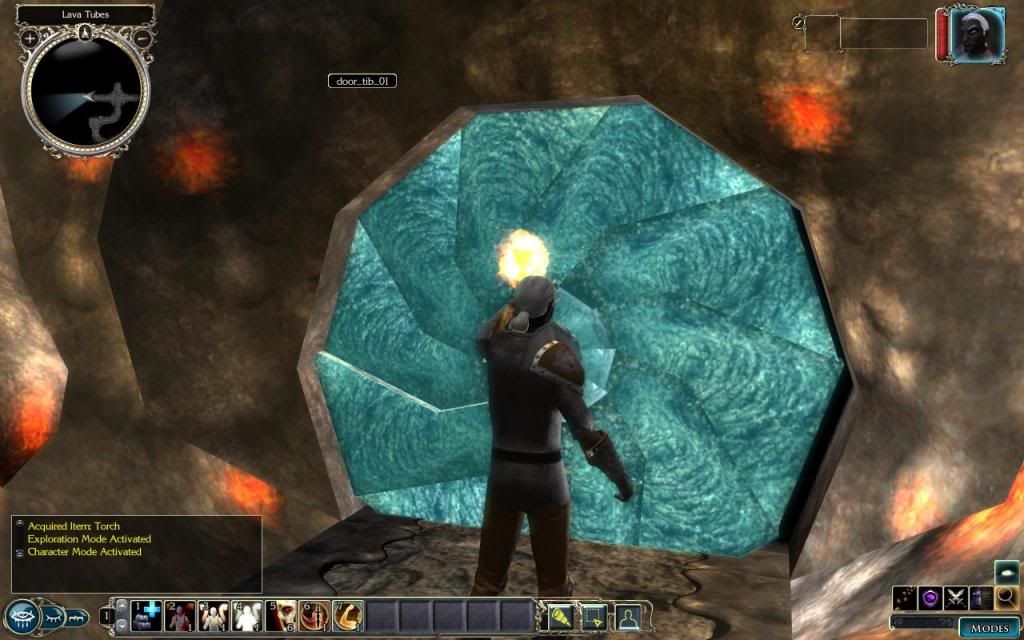Click the checkmark icon by the empty frame
The image size is (1024, 640).
797,22
